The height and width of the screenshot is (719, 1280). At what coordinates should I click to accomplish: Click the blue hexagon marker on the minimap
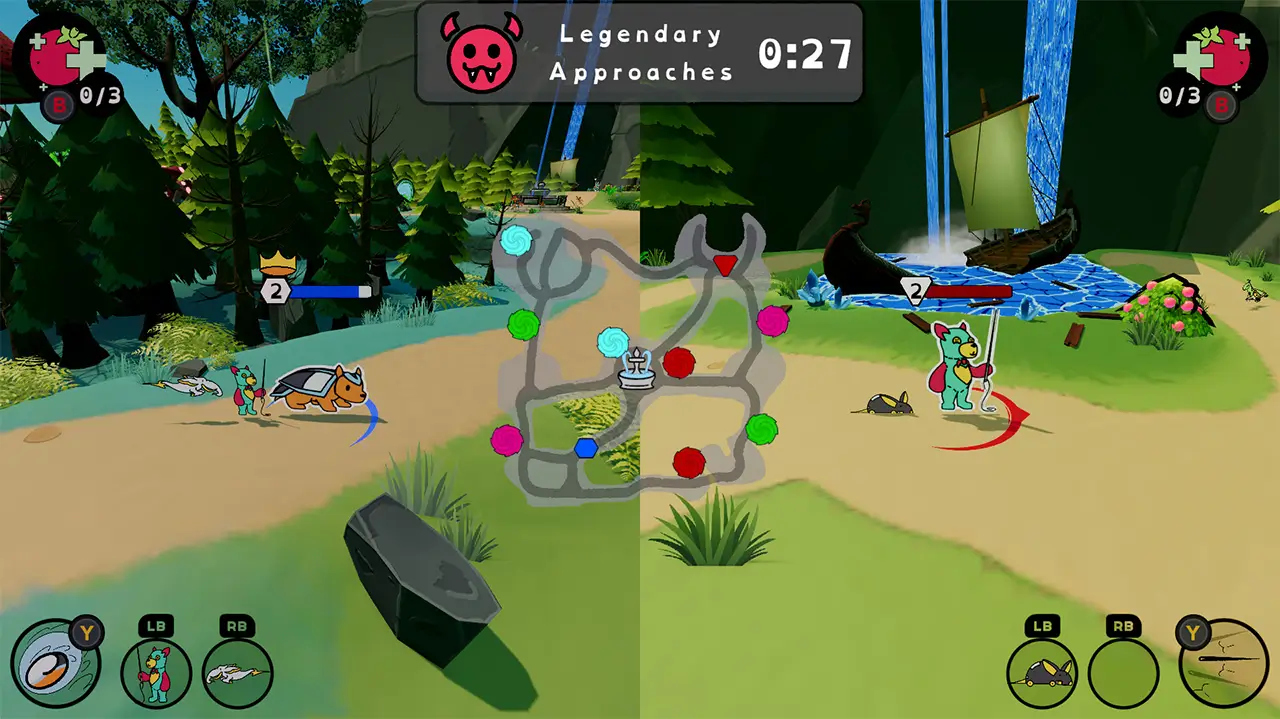click(586, 448)
